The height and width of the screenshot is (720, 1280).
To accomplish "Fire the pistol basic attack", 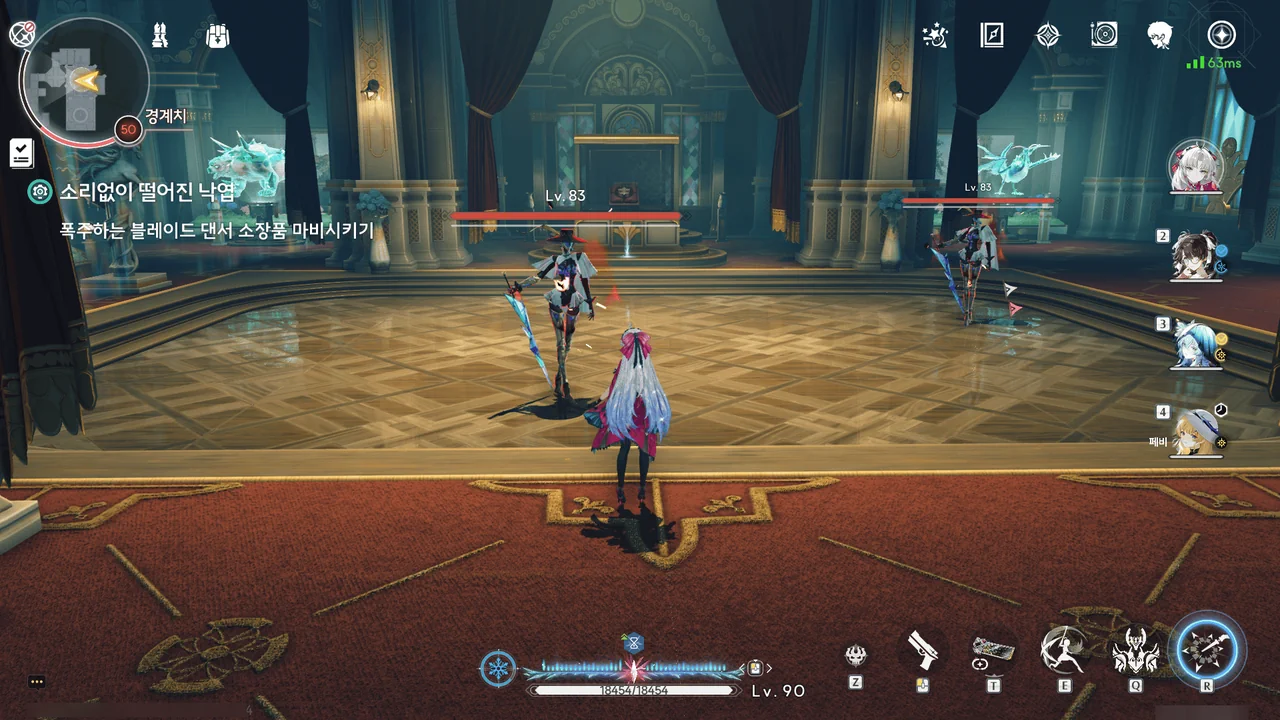I will [922, 650].
